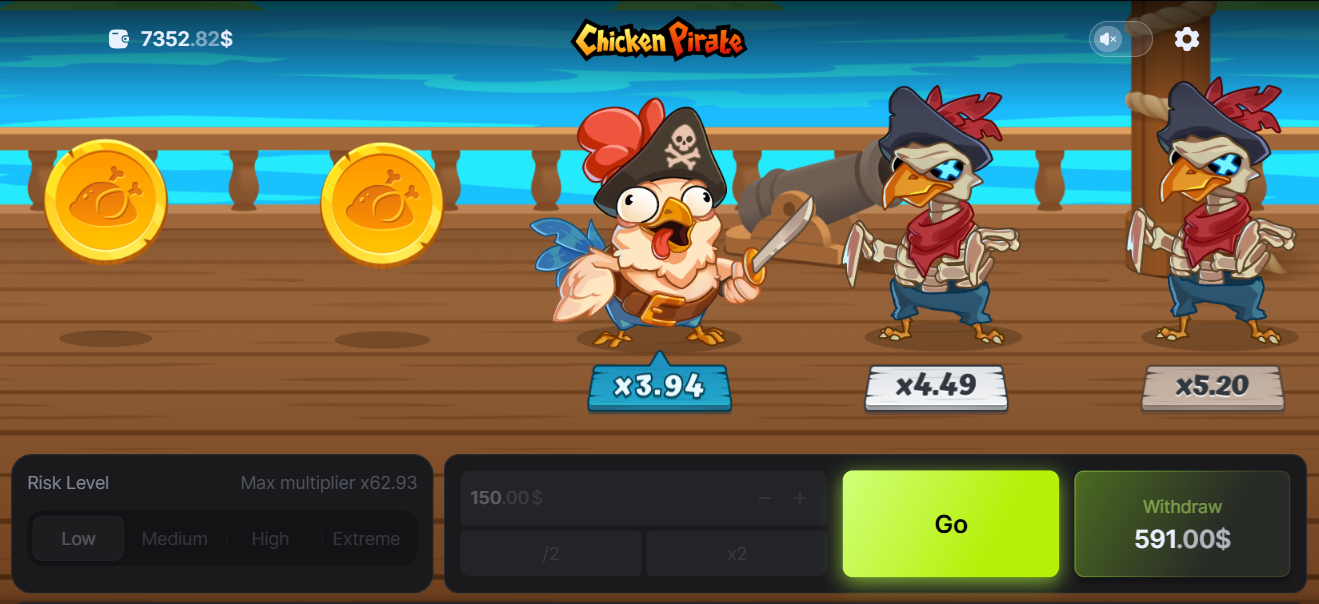Withdraw the 591.00$ winnings
The height and width of the screenshot is (604, 1319).
point(1182,524)
